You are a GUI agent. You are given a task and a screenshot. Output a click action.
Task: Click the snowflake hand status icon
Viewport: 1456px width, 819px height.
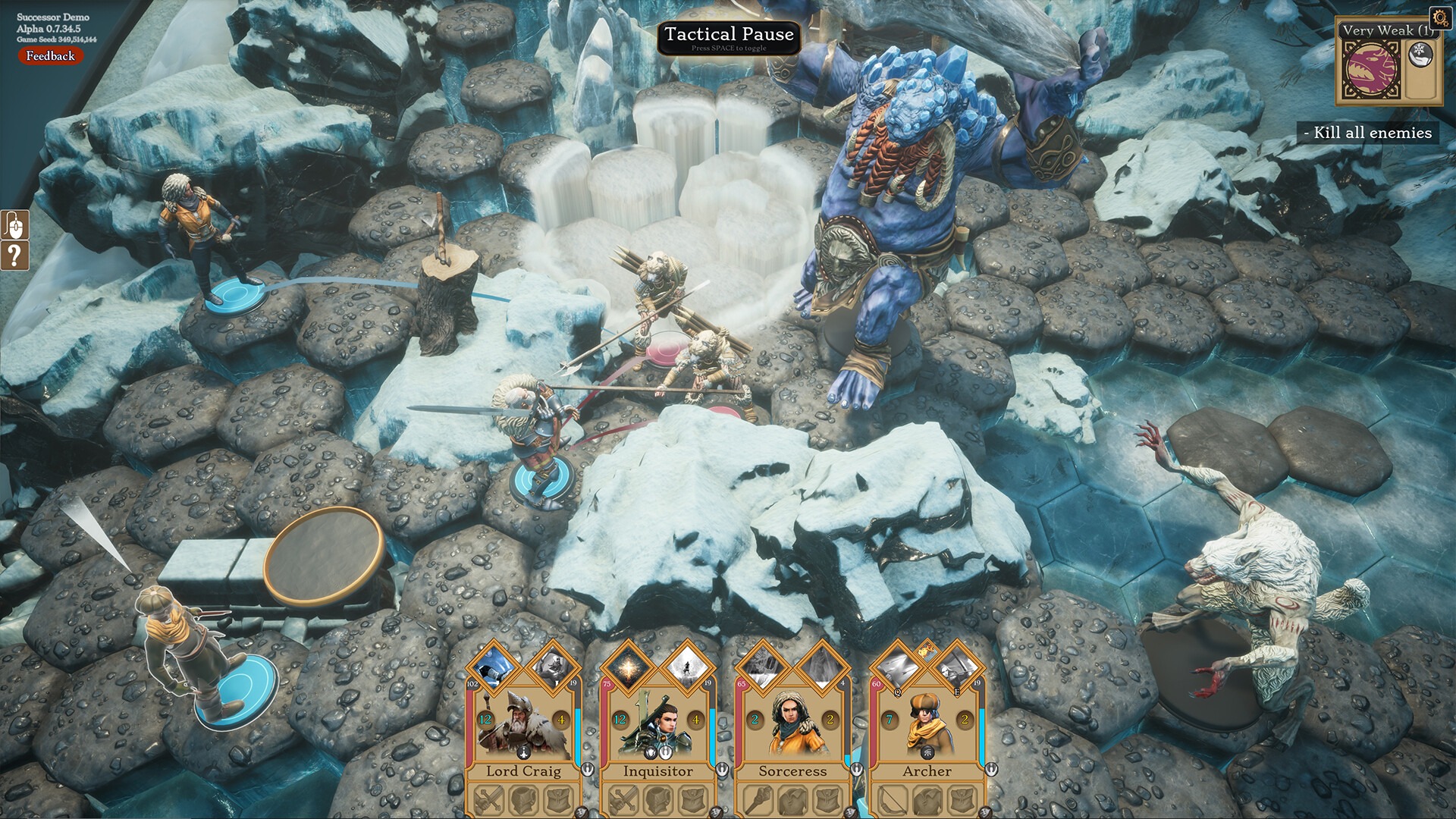coord(1421,53)
